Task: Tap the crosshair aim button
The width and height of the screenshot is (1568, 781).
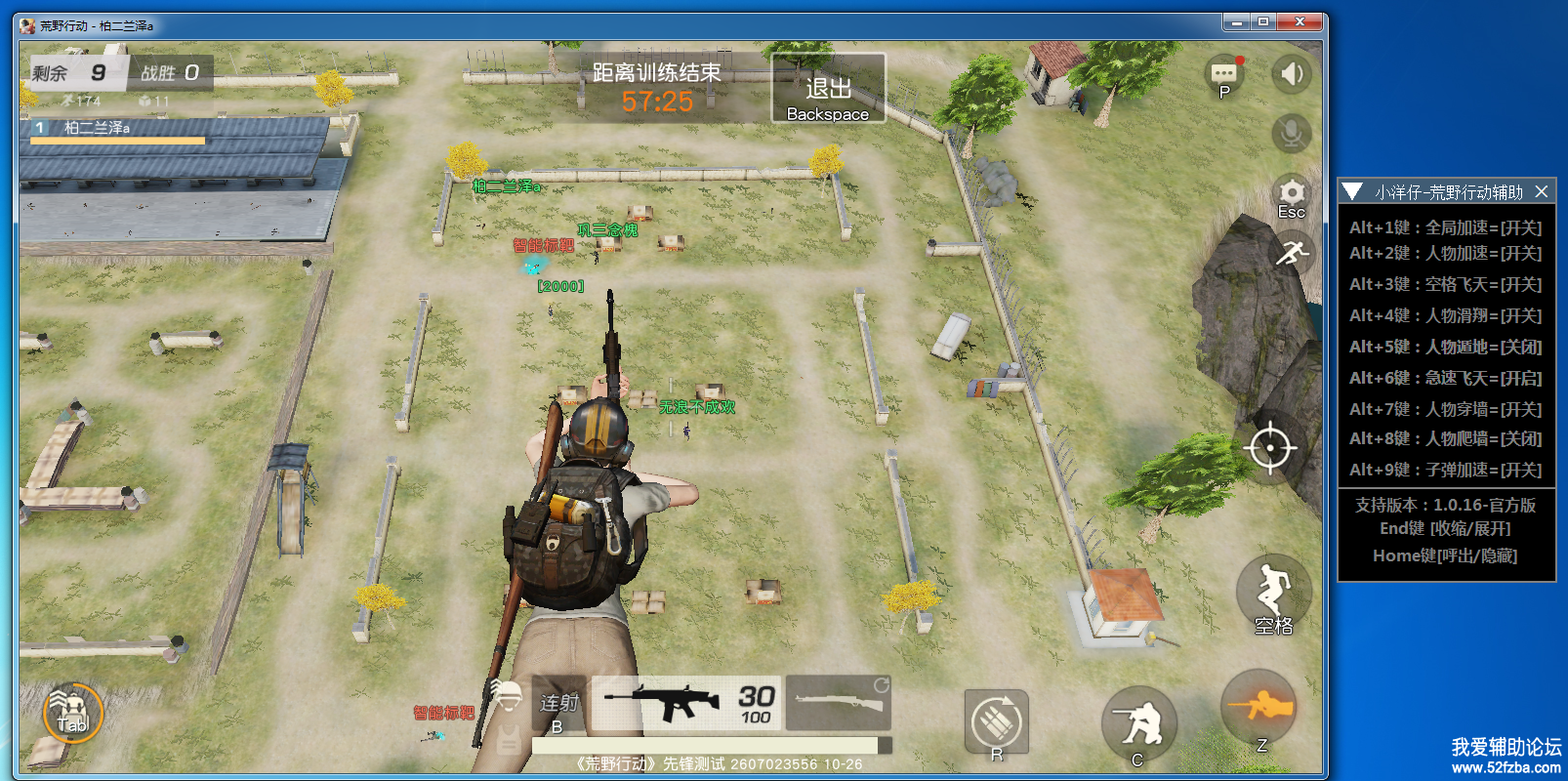Action: [x=1269, y=448]
